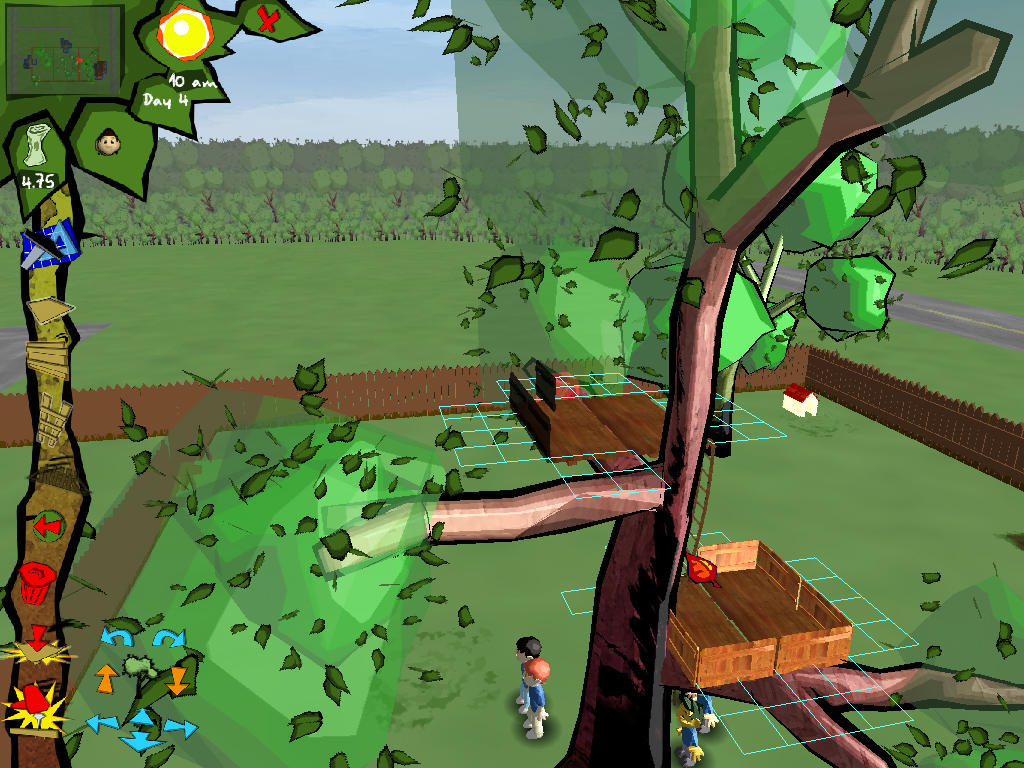This screenshot has height=768, width=1024.
Task: Select the place-plank red down arrow tool
Action: [x=38, y=645]
